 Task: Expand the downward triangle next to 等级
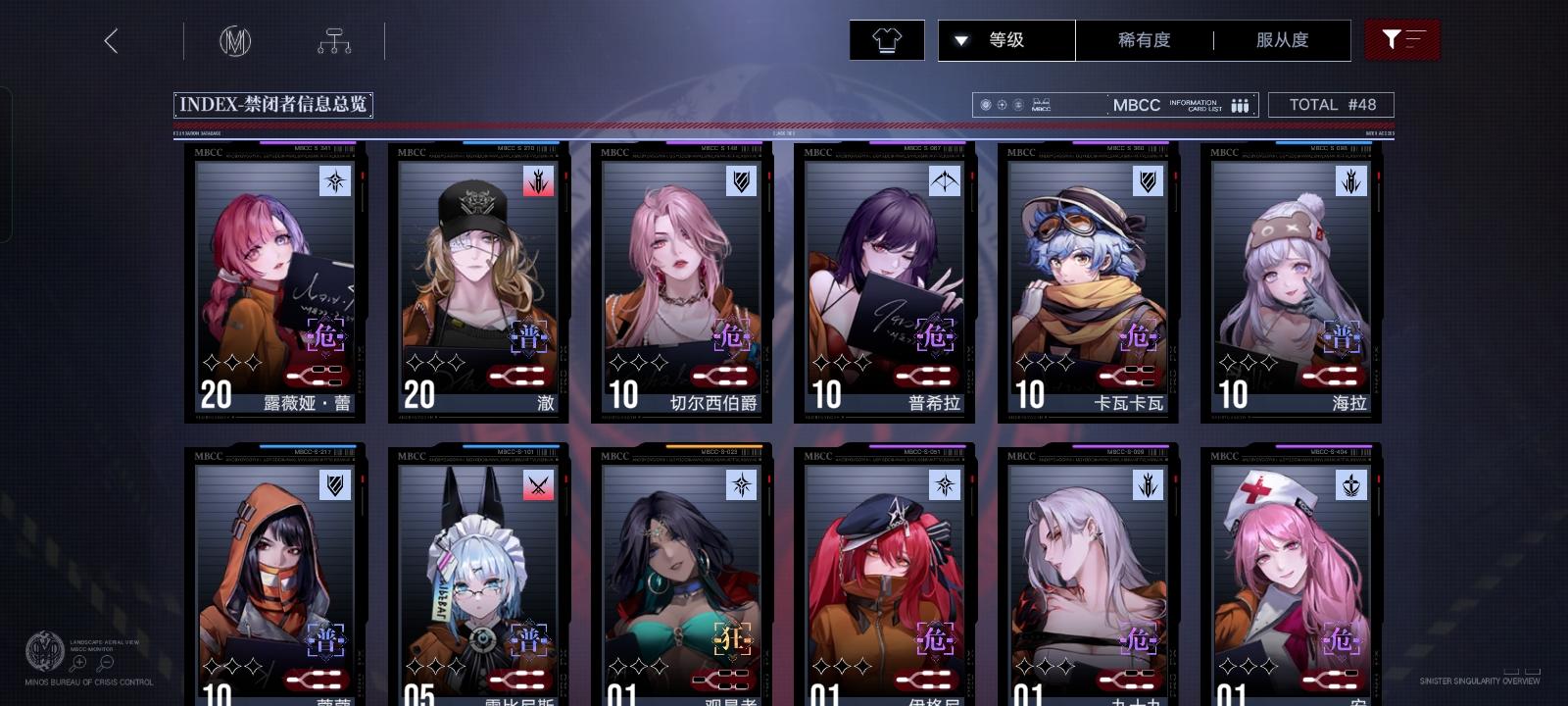961,40
